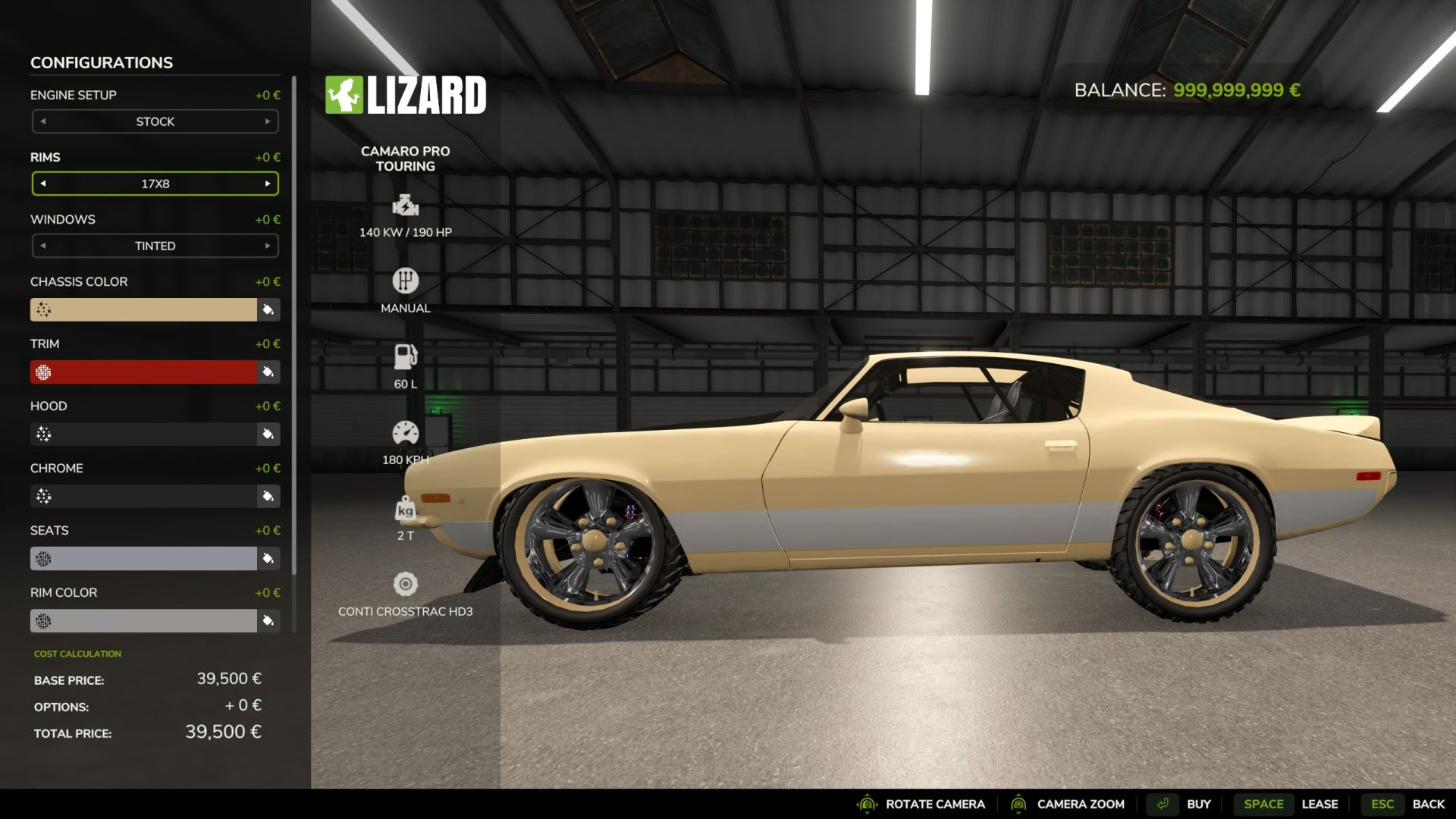
Task: Click the paint bucket beside trim color
Action: [268, 372]
